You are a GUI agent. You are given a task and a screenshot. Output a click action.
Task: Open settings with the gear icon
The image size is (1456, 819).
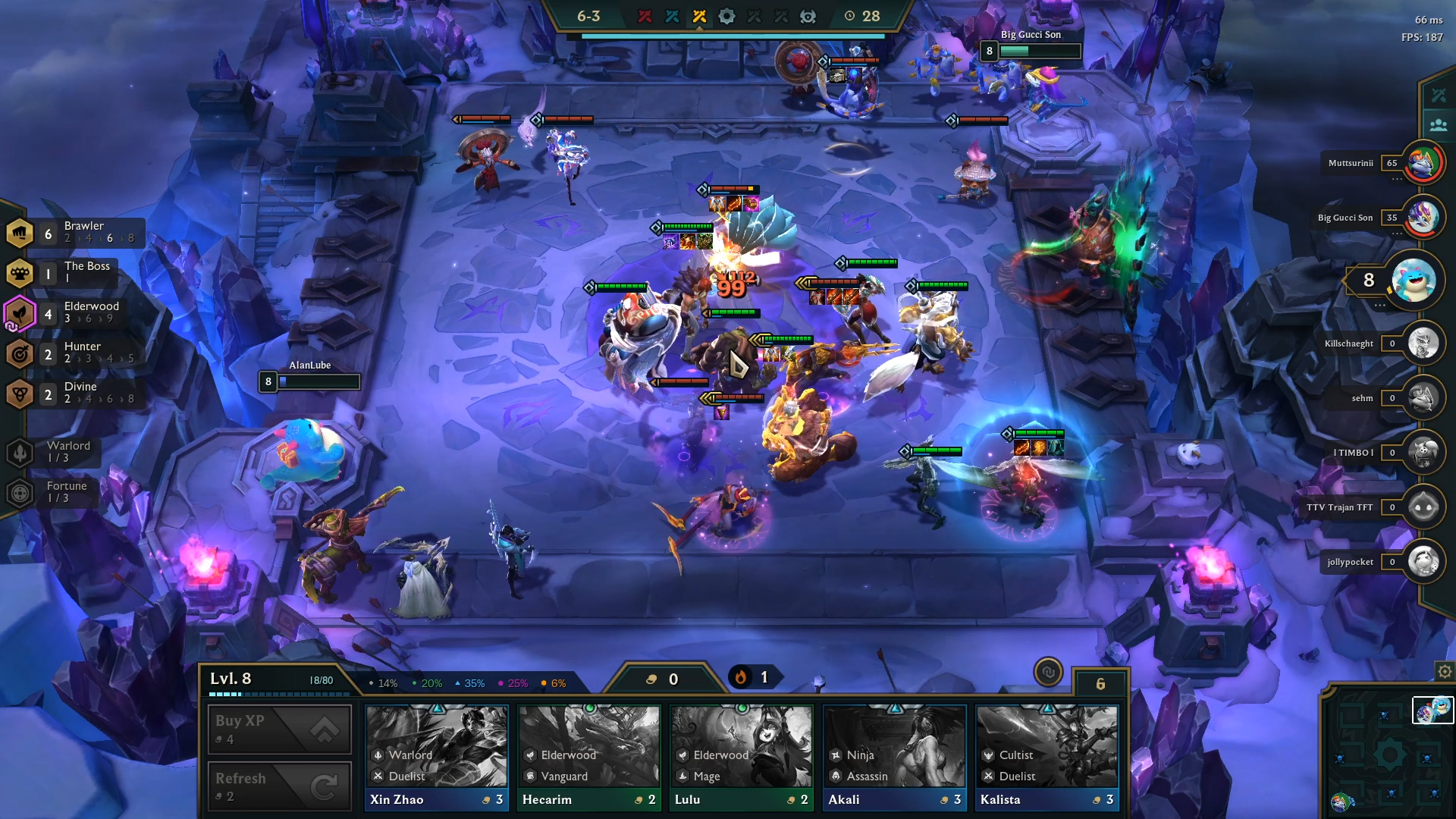point(1445,672)
